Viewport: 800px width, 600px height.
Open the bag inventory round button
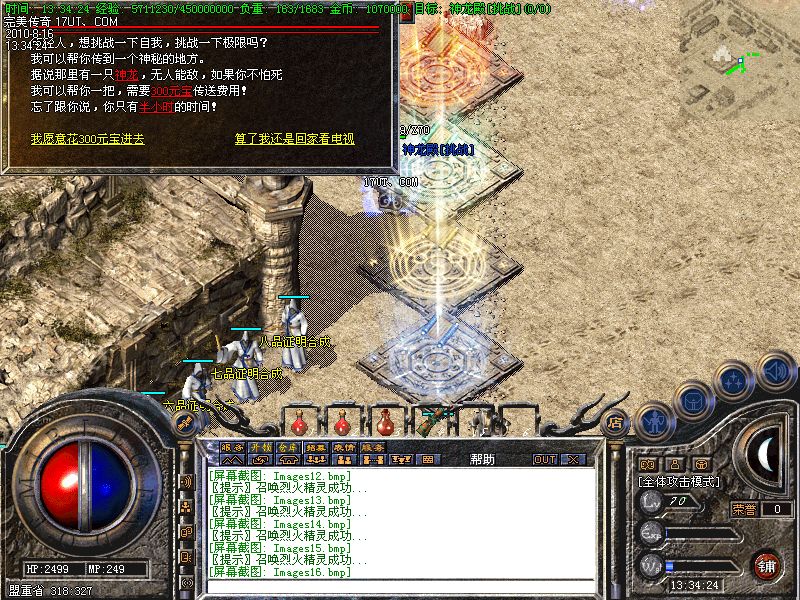click(691, 400)
